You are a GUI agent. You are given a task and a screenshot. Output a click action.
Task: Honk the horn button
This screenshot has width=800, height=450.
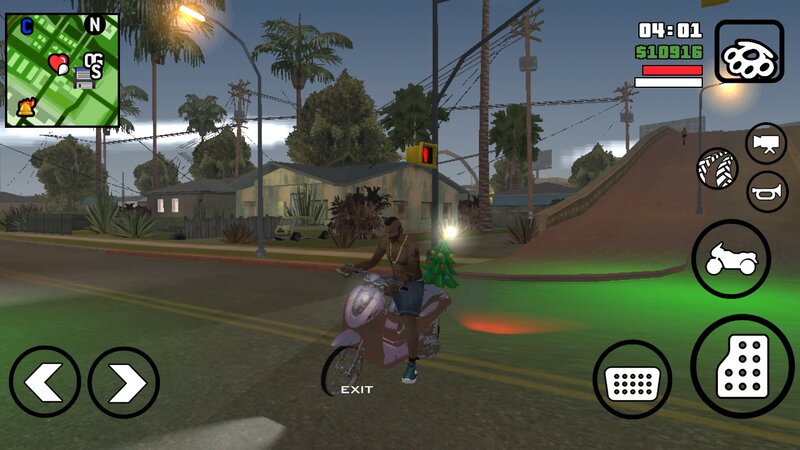[766, 191]
